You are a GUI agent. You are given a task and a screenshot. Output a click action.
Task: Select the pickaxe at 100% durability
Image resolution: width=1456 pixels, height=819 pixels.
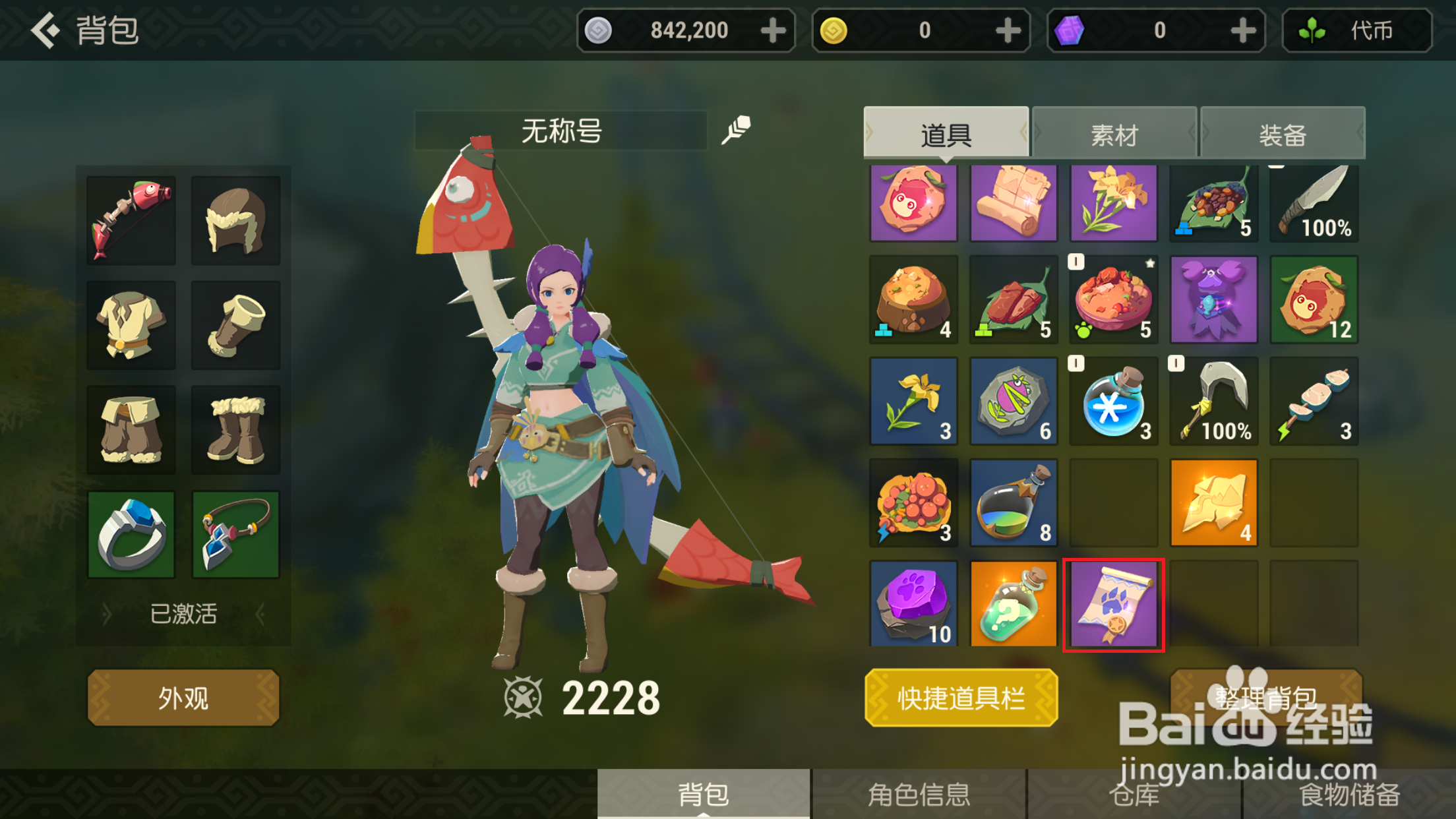tap(1214, 401)
